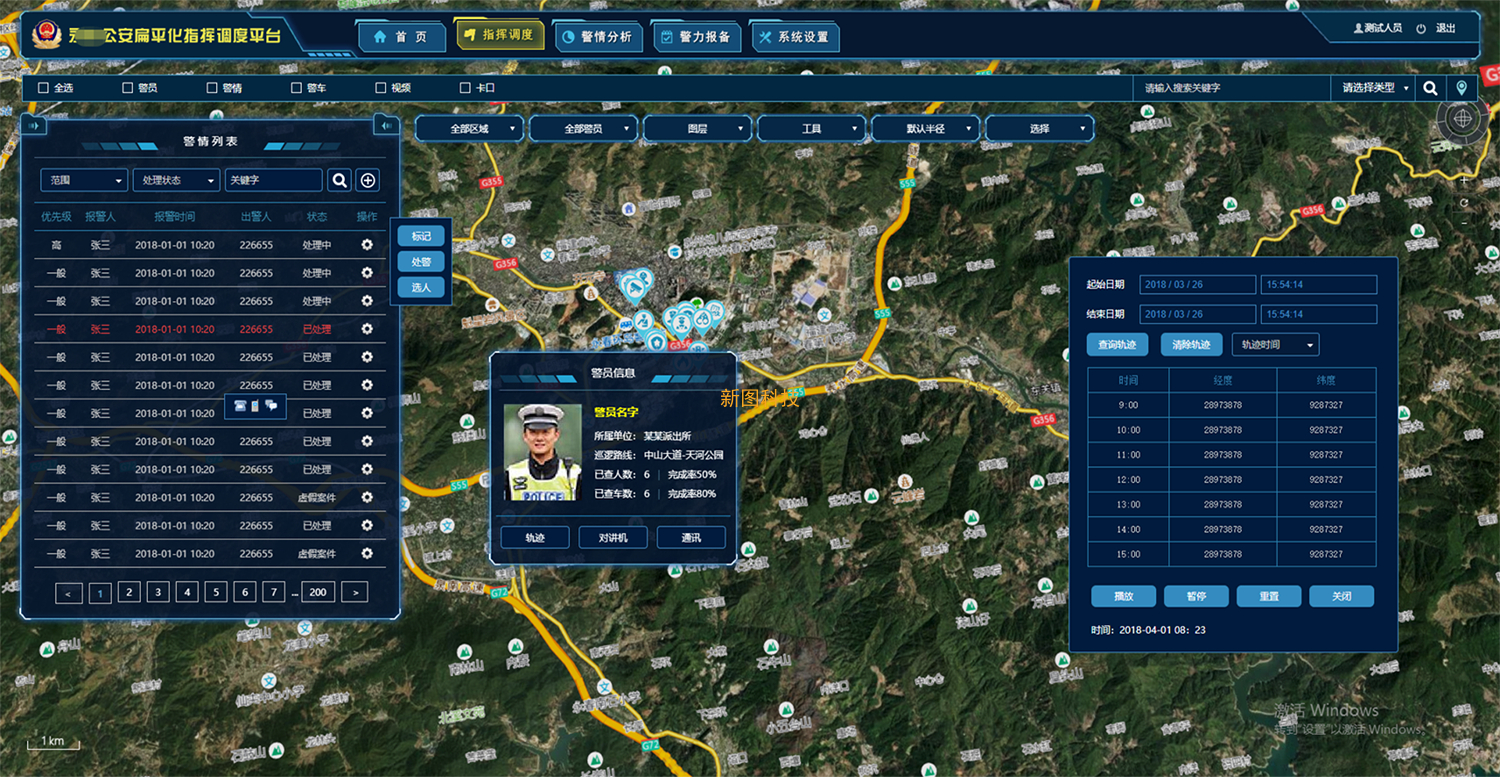Click the 查询轨迹 query button
This screenshot has height=777, width=1500.
(1117, 345)
